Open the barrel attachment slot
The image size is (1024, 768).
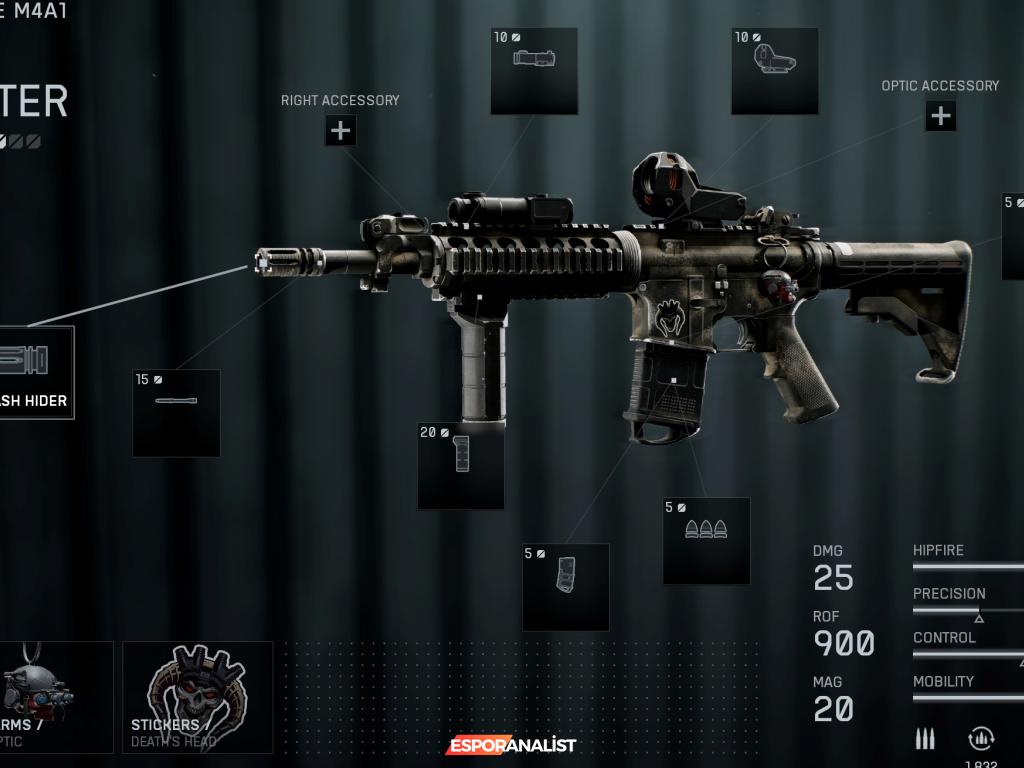[176, 413]
